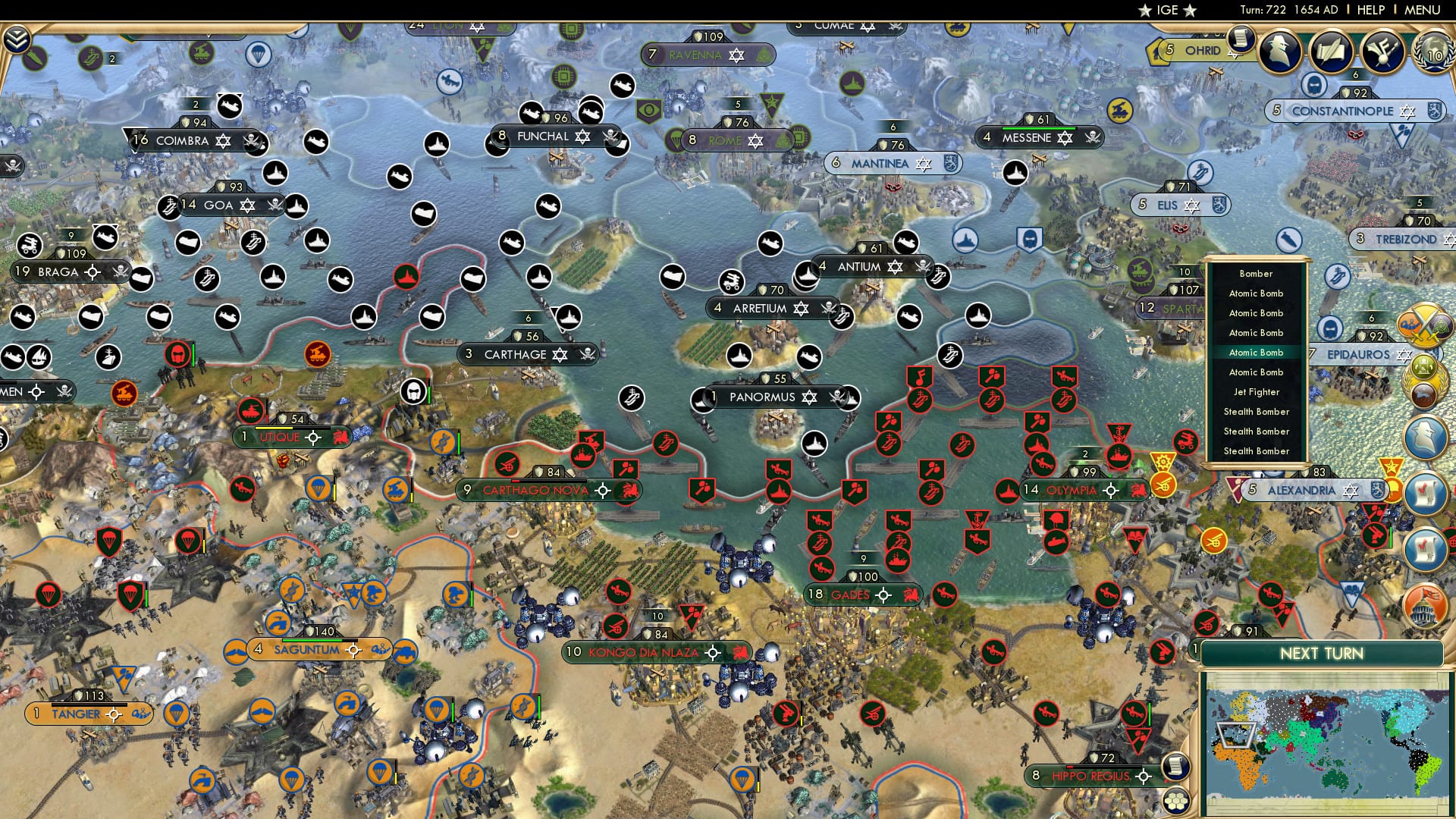The width and height of the screenshot is (1456, 819).
Task: Choose Bomber at the top of unit list
Action: tap(1257, 274)
